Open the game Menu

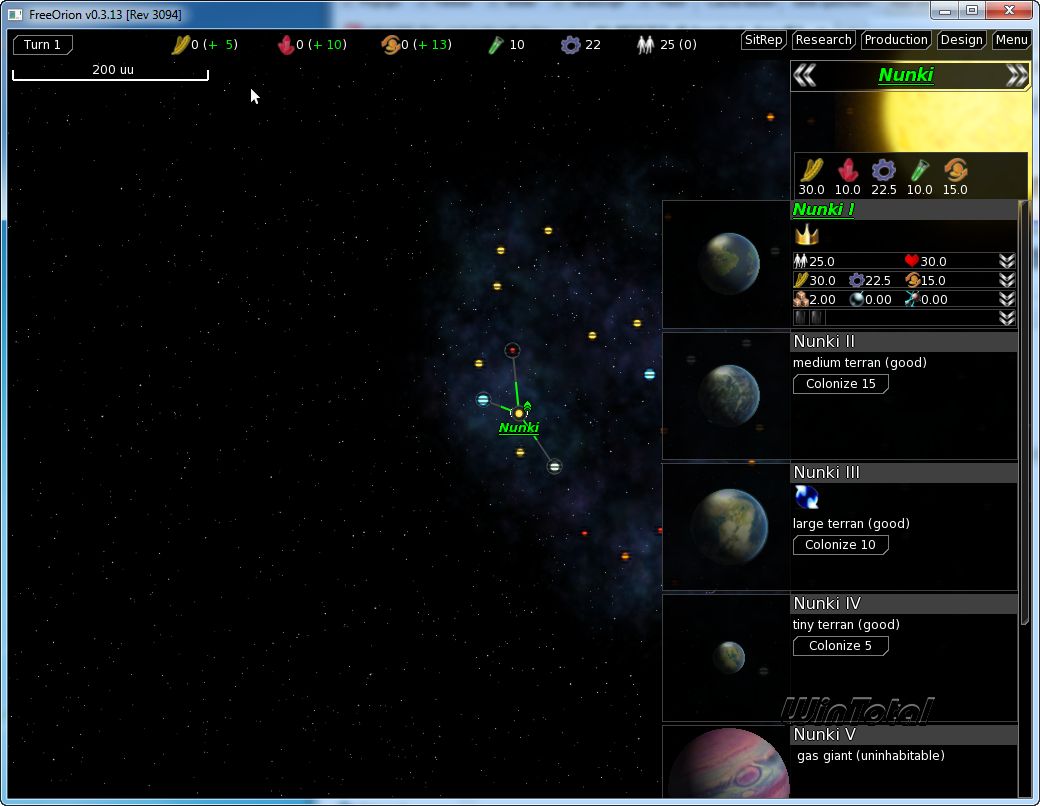1011,40
